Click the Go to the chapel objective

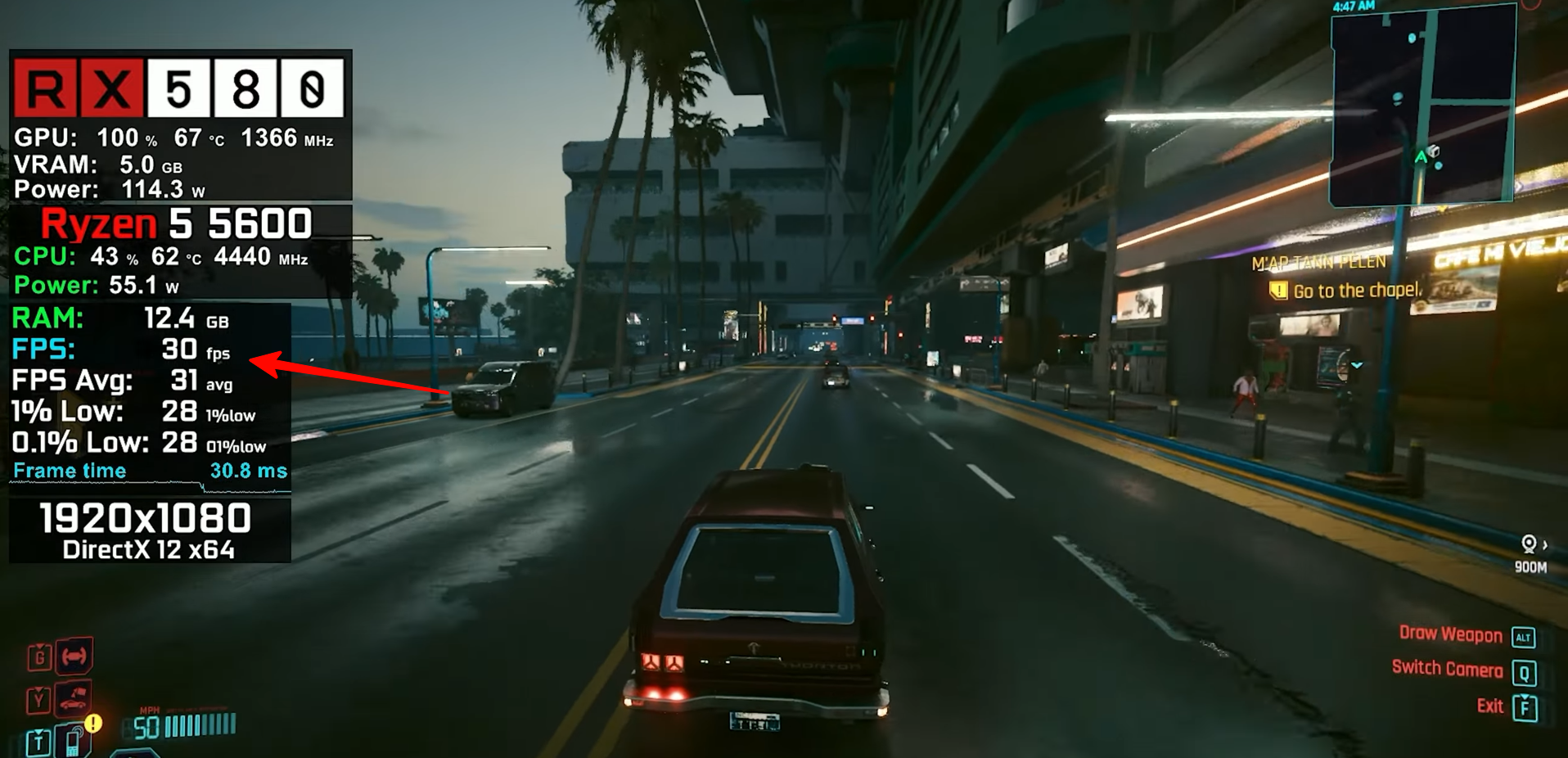(1355, 291)
